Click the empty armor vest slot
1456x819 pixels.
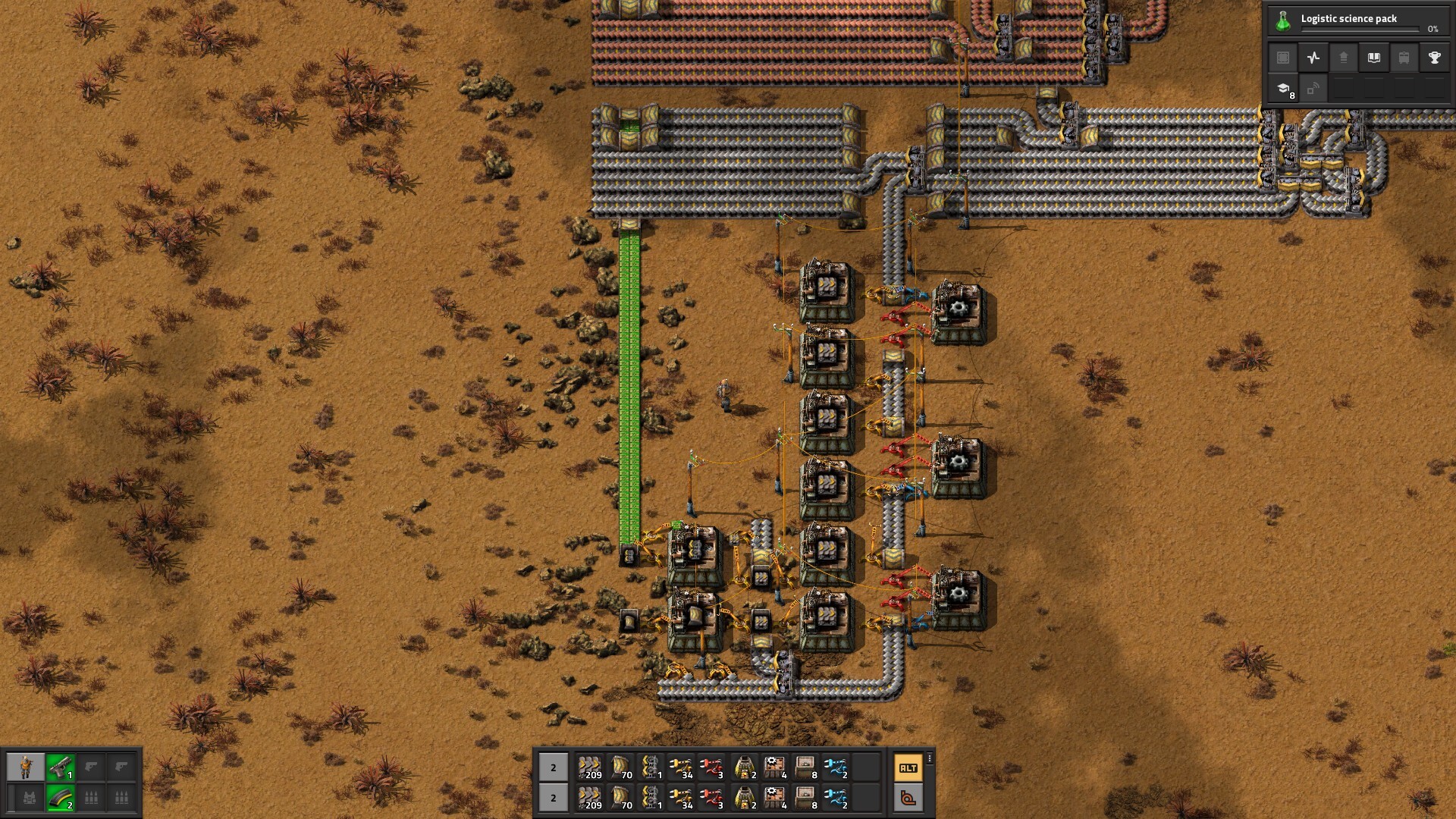pyautogui.click(x=29, y=798)
